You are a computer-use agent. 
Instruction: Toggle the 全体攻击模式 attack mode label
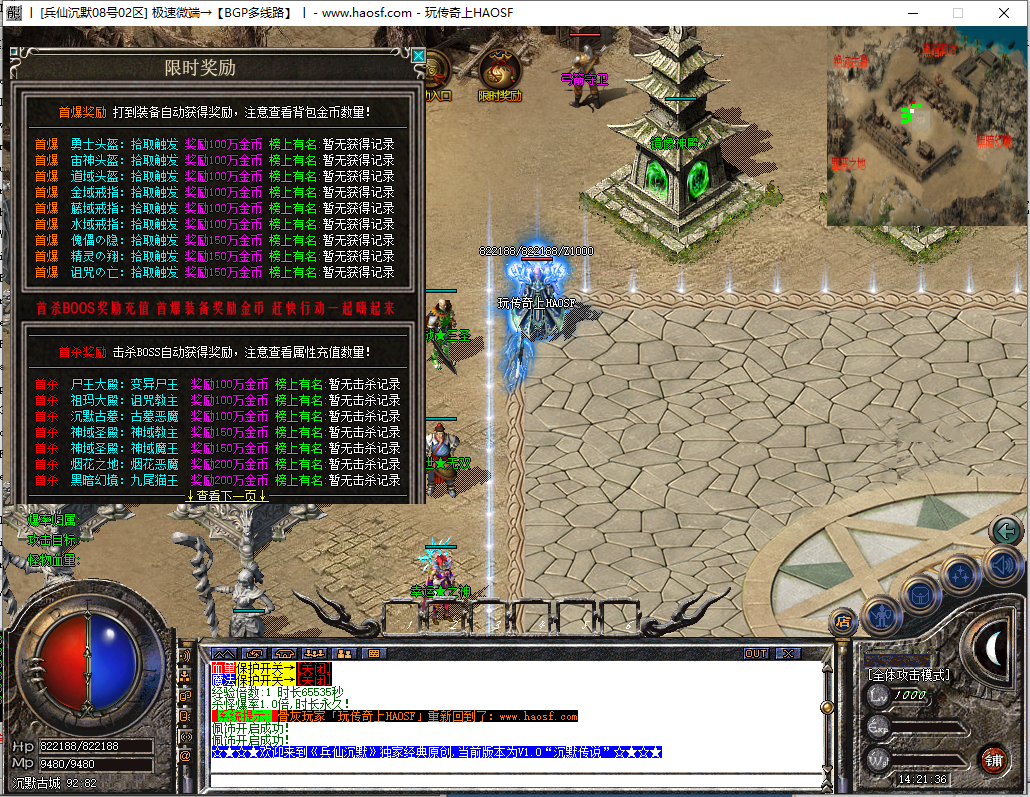pos(908,674)
